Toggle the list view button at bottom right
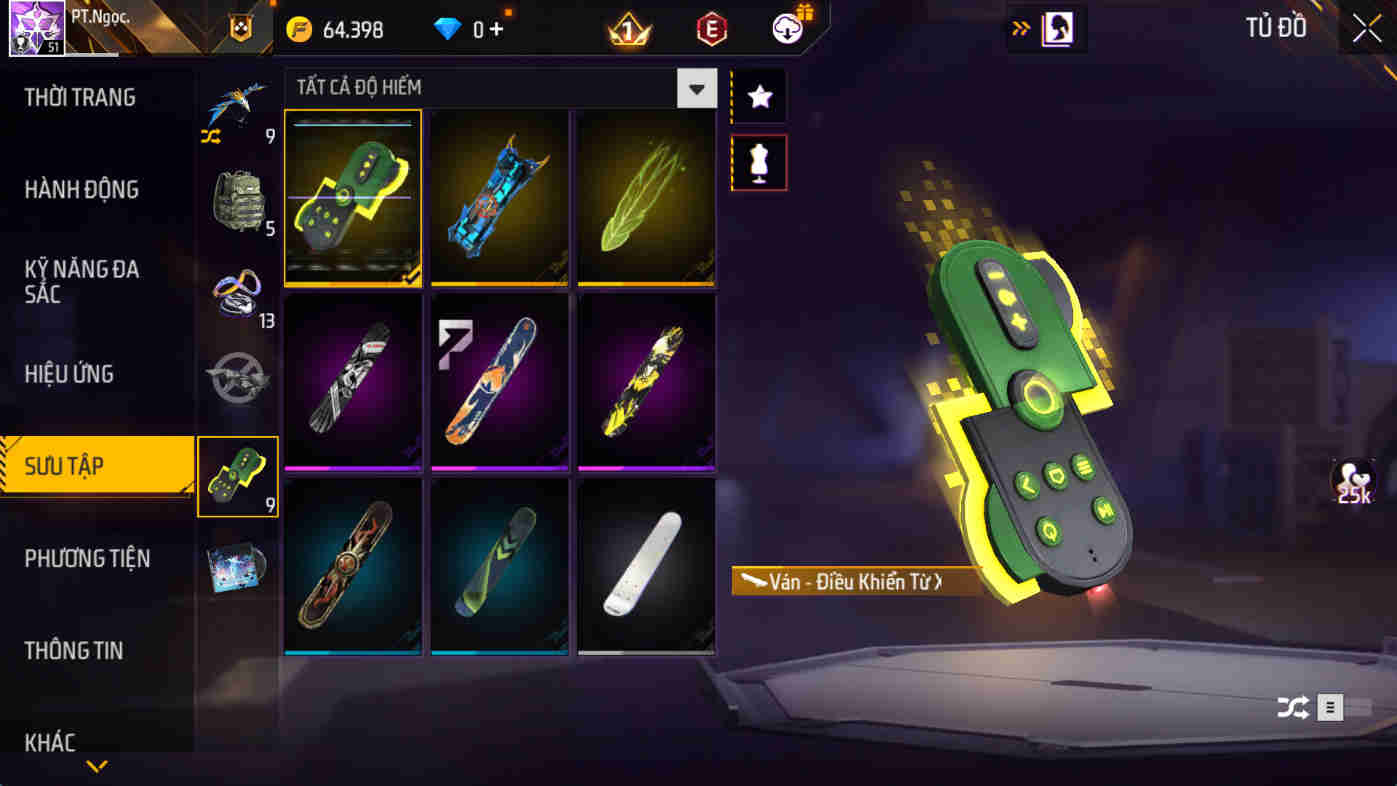 (x=1330, y=707)
